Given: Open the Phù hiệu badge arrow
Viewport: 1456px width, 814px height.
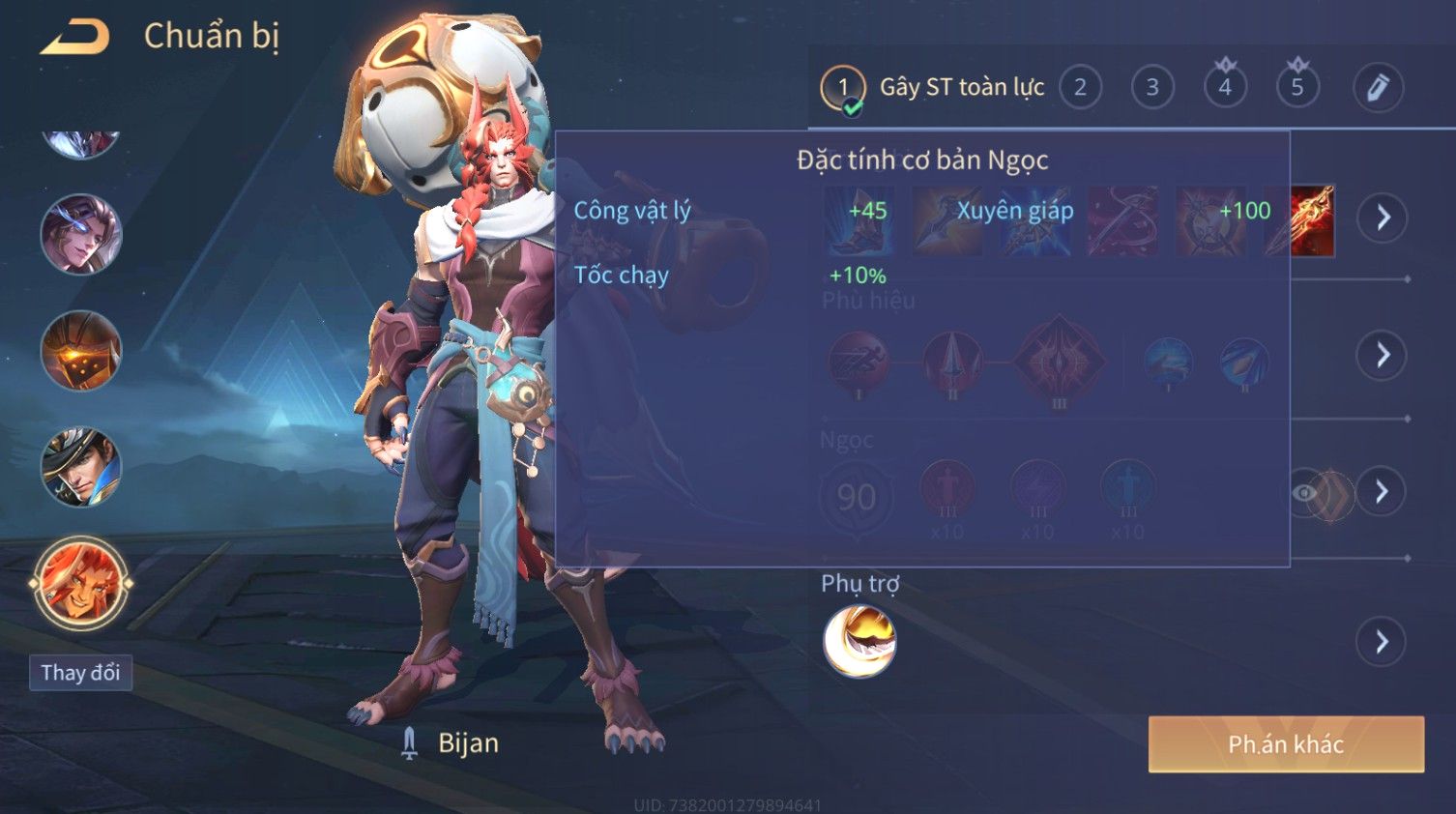Looking at the screenshot, I should [x=1383, y=355].
